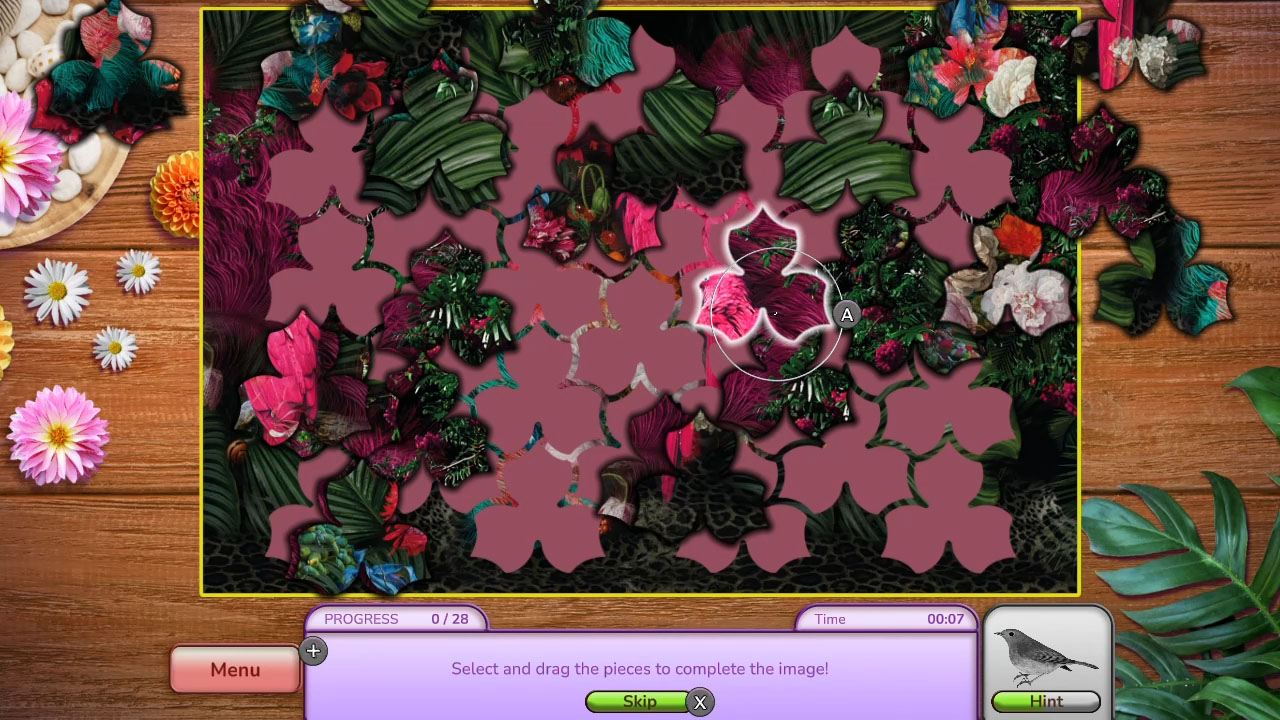This screenshot has width=1280, height=720.
Task: Expand the message panel via the plus badge
Action: point(314,651)
